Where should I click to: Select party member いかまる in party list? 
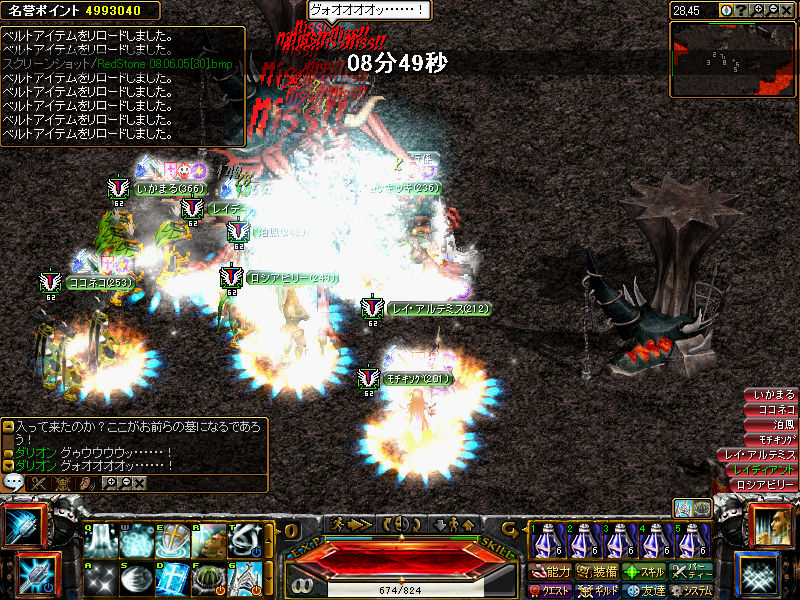click(774, 395)
